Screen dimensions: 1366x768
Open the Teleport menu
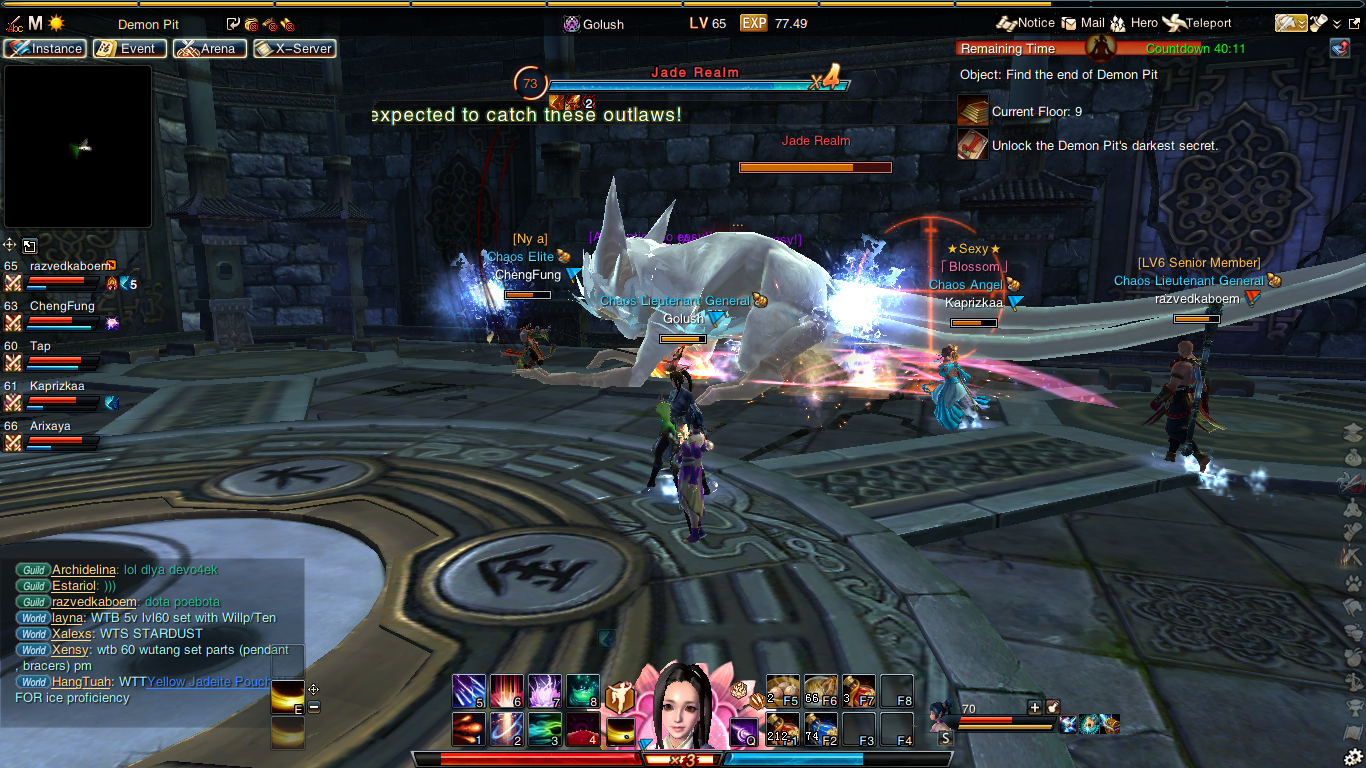click(x=1199, y=23)
